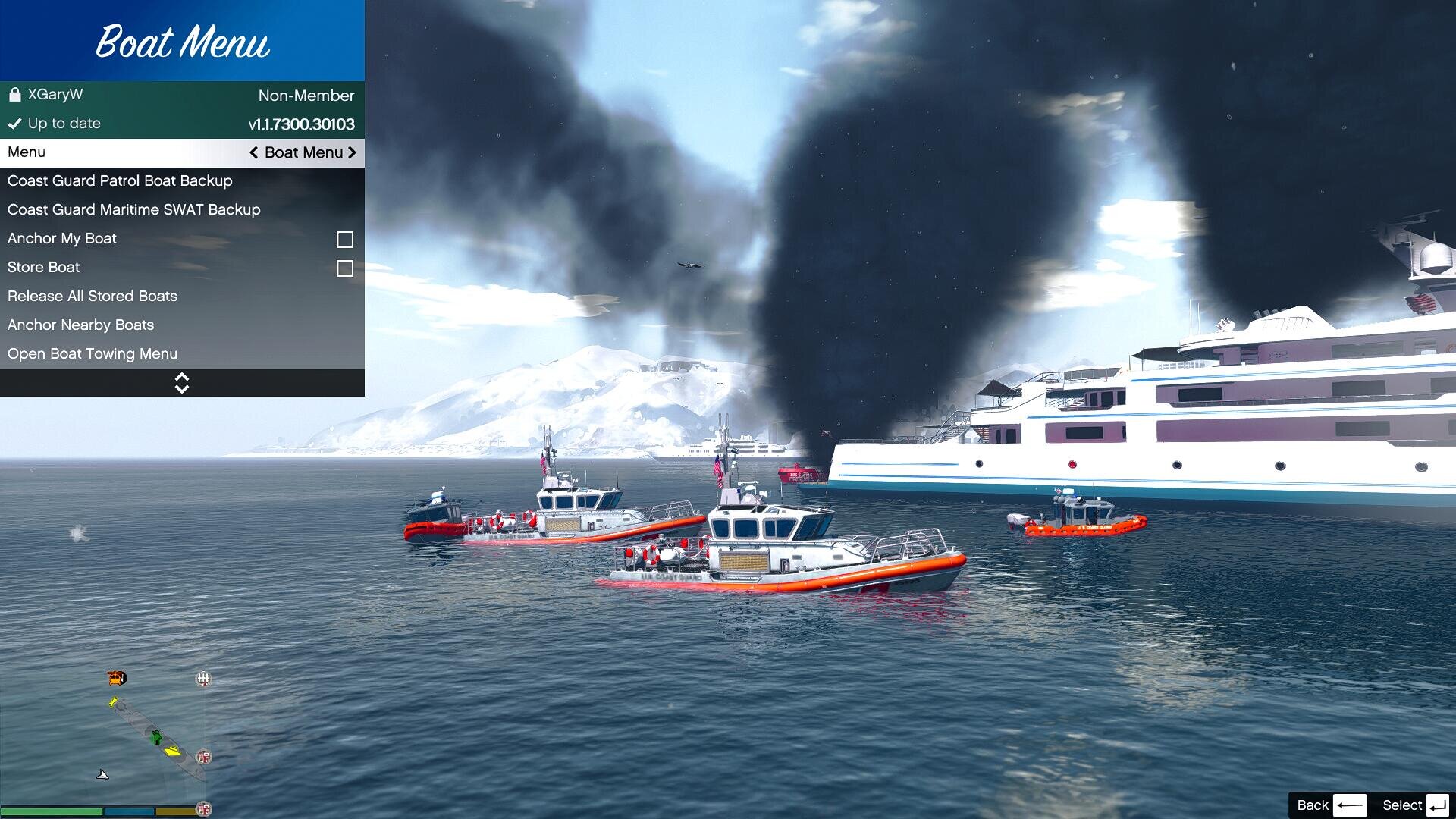Screen dimensions: 1456x819
Task: Toggle the Store Boat checkbox
Action: 345,268
